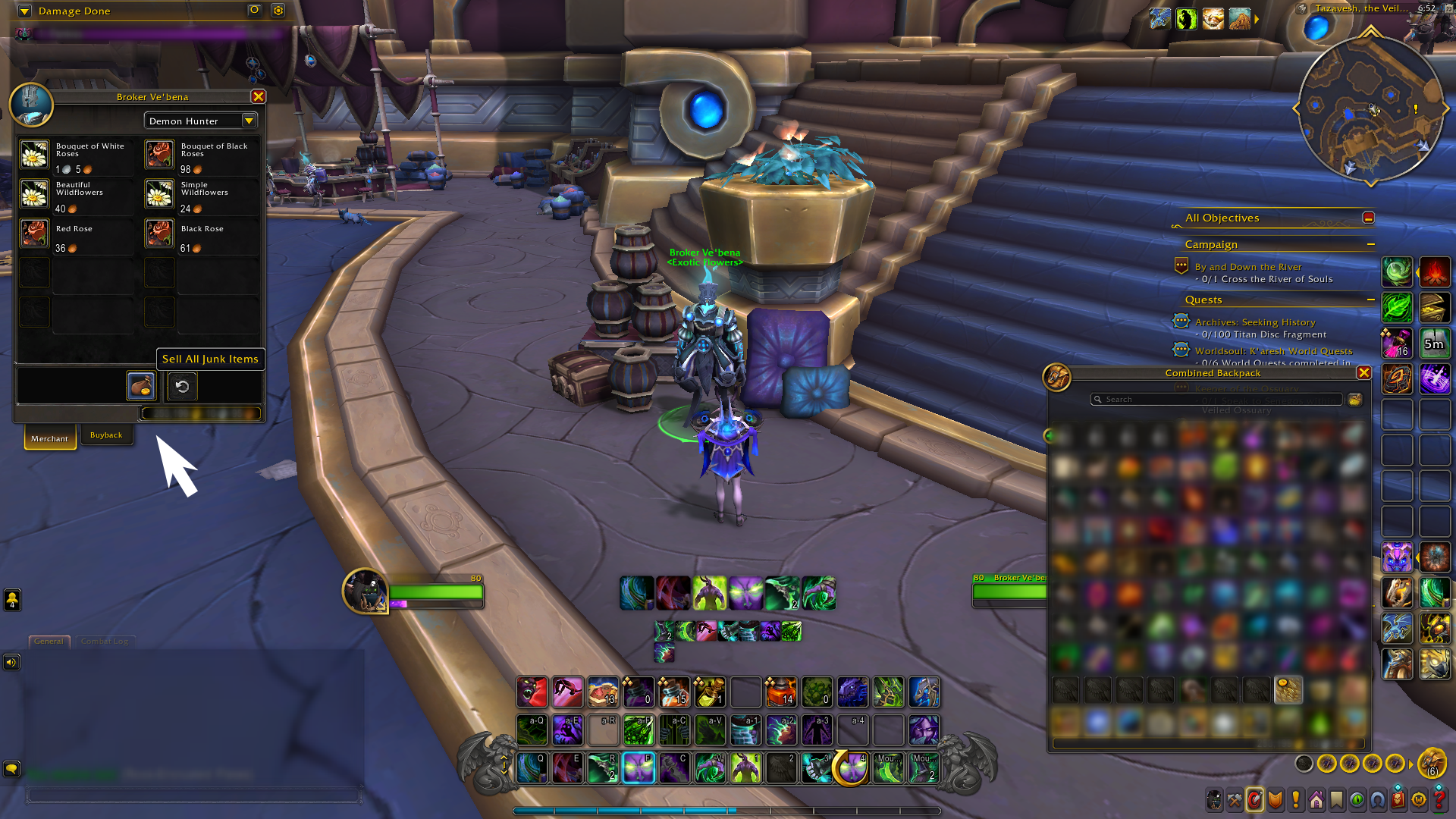Image resolution: width=1456 pixels, height=819 pixels.
Task: Collapse the All Objectives tracker toggle
Action: [x=1369, y=218]
